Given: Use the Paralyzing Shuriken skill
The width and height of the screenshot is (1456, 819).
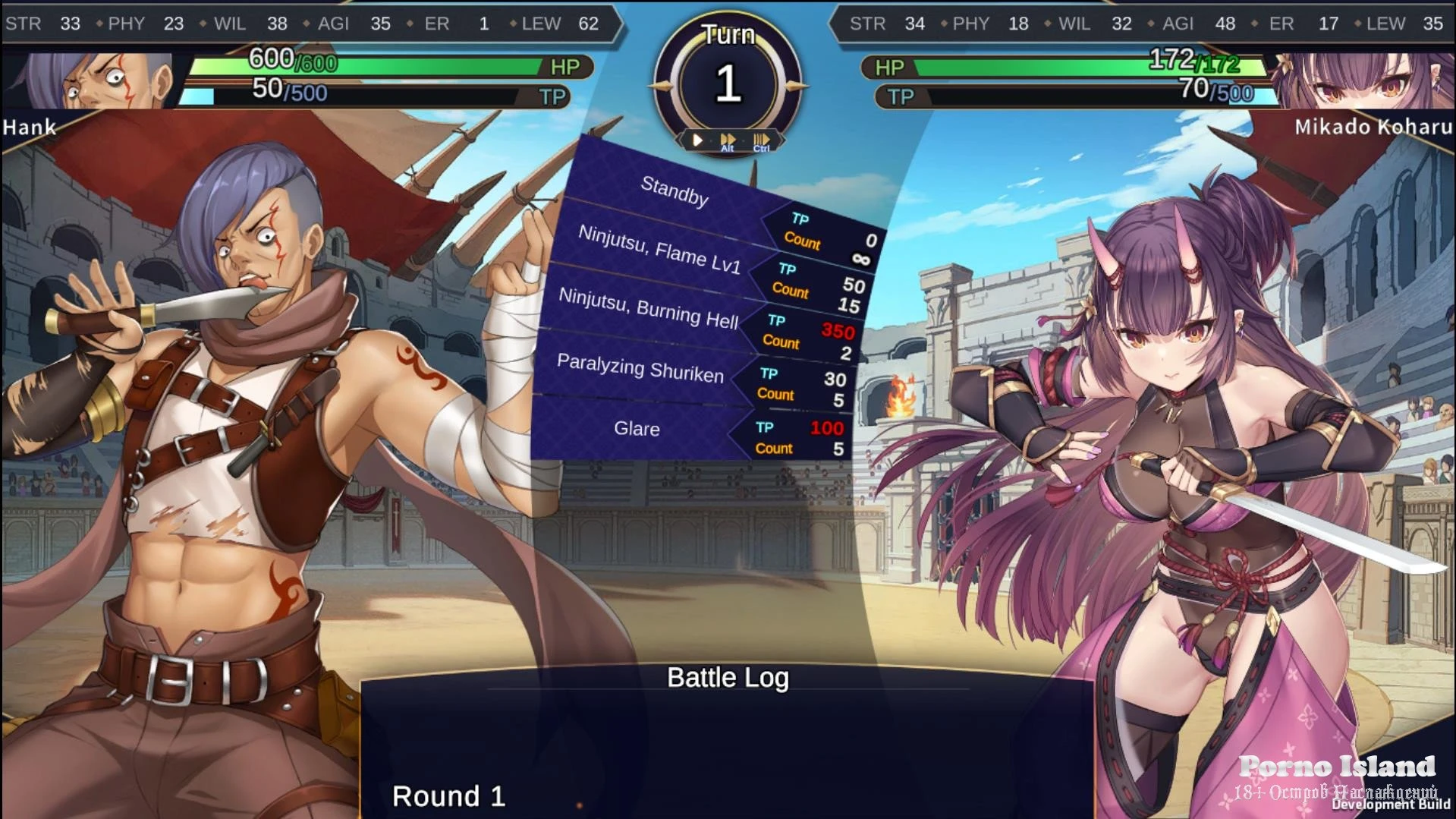Looking at the screenshot, I should coord(640,368).
